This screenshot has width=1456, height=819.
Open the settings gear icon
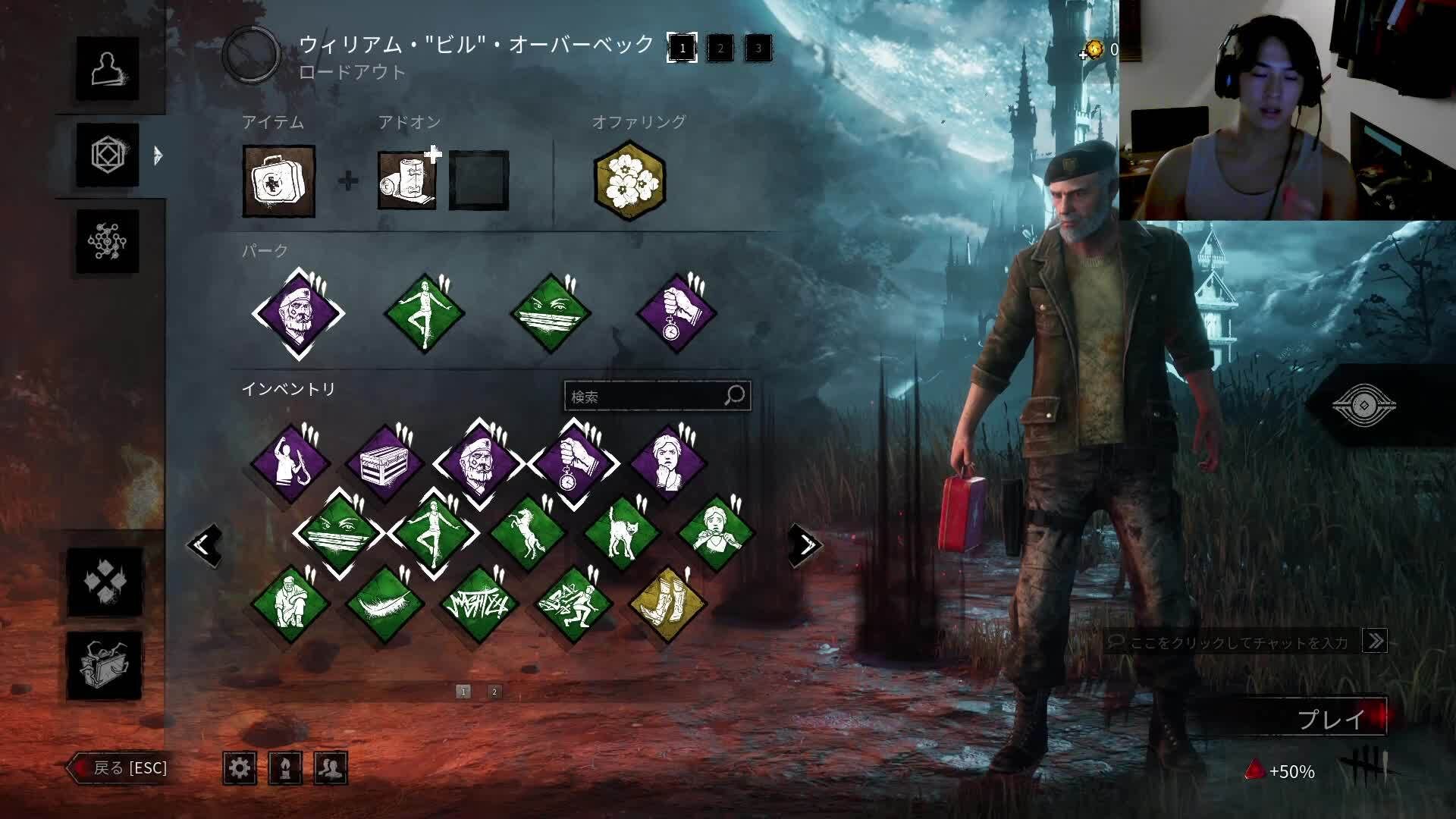click(x=240, y=768)
